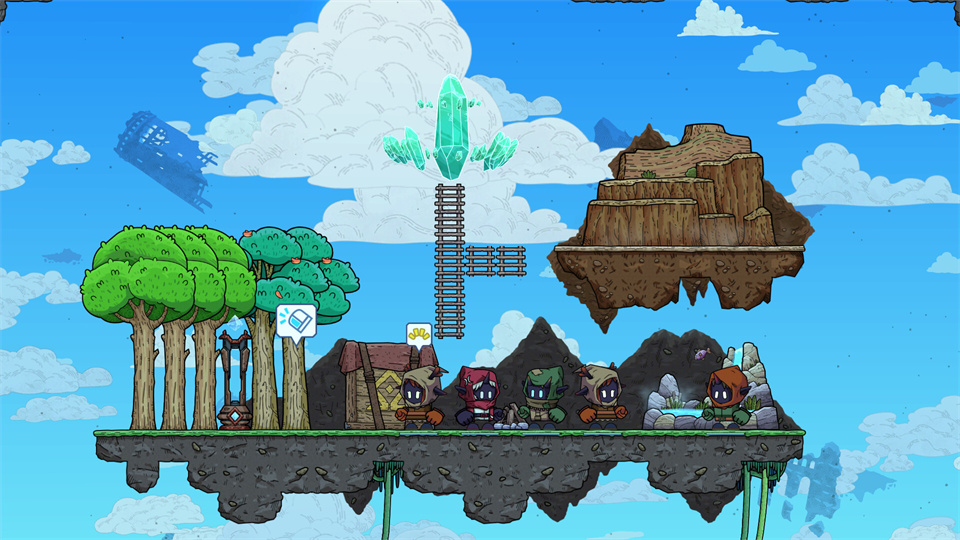Select the yellow sparkle speech bubble
The image size is (960, 540).
pos(418,333)
